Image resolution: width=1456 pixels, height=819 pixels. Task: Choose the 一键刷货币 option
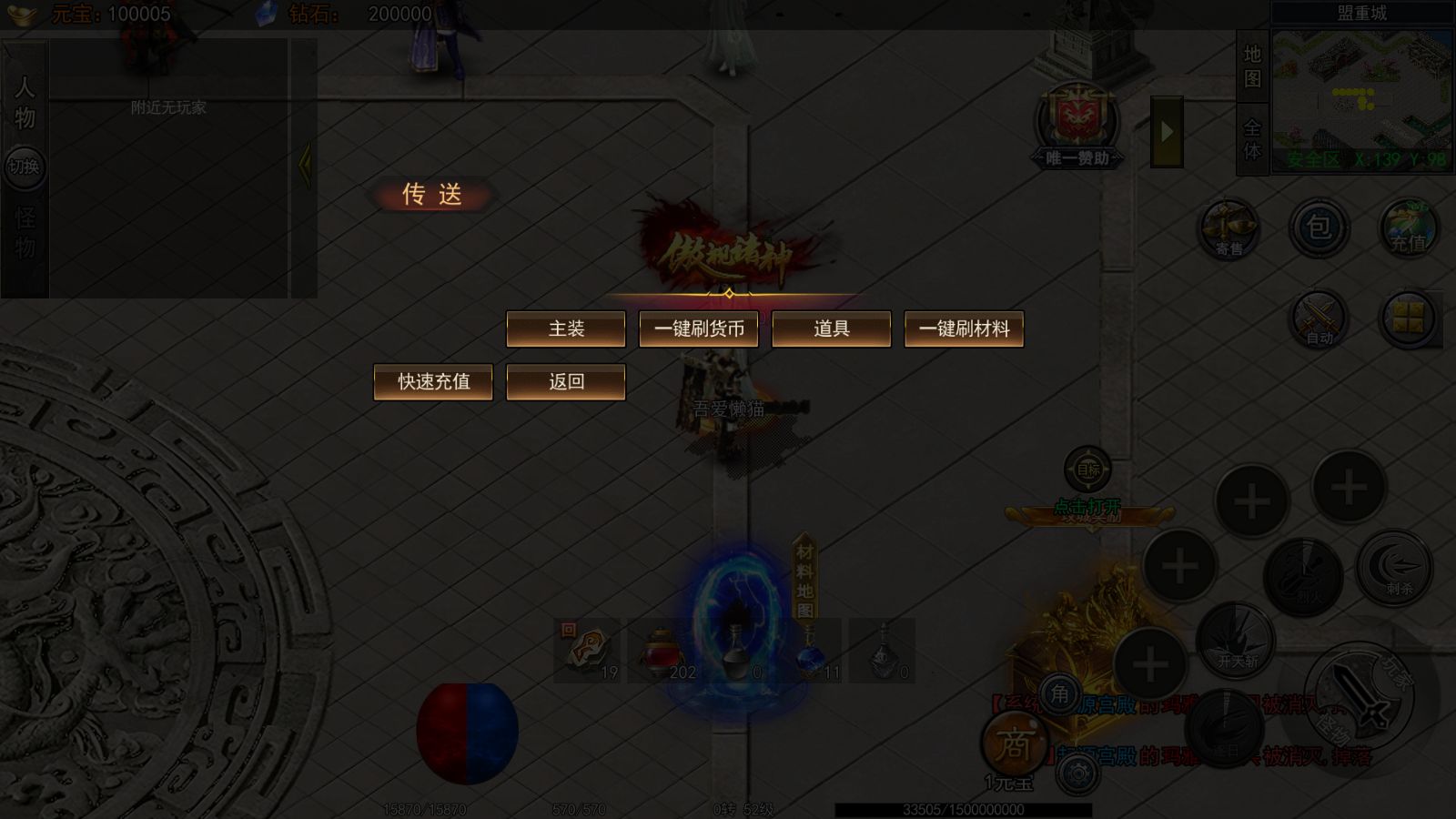699,329
